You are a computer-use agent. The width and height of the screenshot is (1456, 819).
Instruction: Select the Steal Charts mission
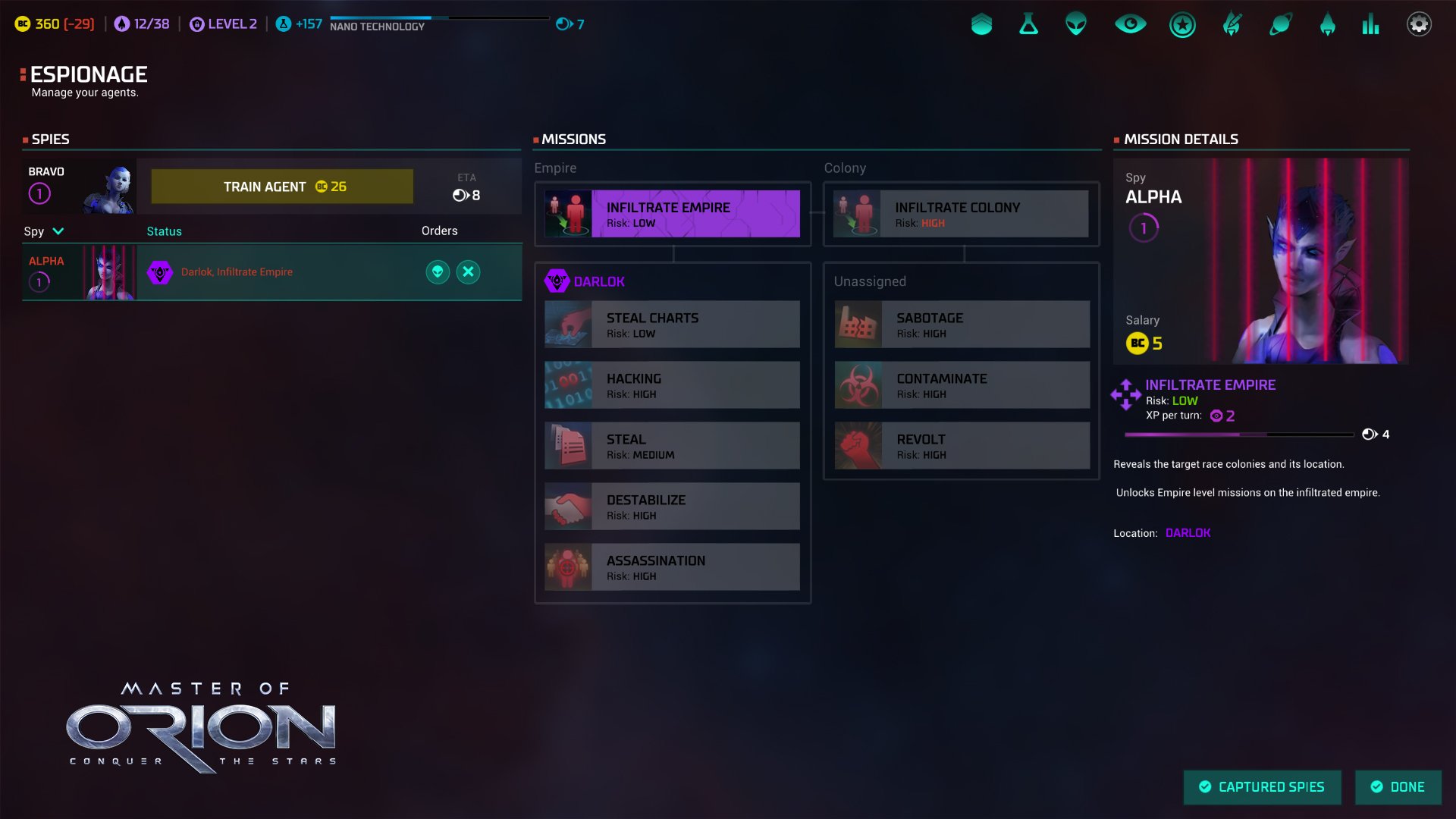672,325
